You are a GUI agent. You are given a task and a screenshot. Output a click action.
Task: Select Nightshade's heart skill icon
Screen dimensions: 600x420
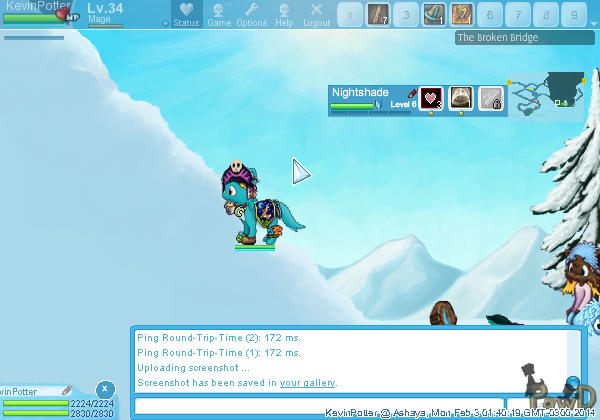tap(431, 98)
